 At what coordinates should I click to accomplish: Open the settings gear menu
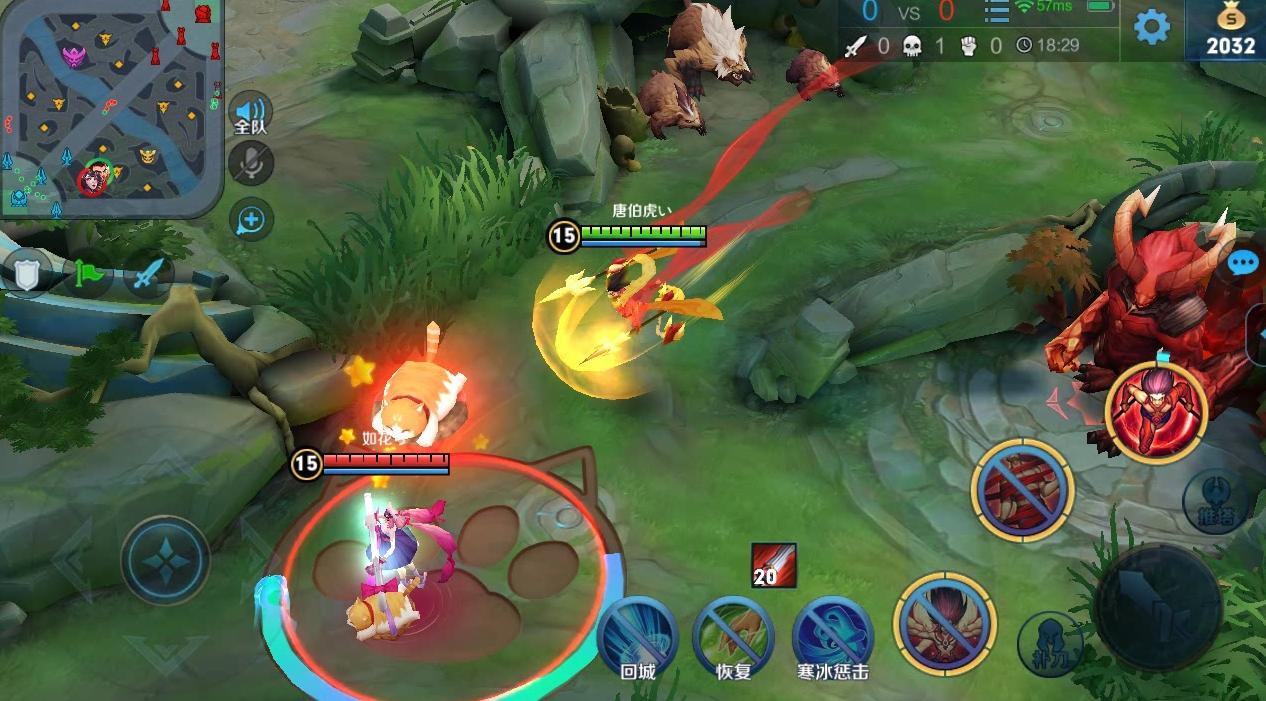[1151, 27]
